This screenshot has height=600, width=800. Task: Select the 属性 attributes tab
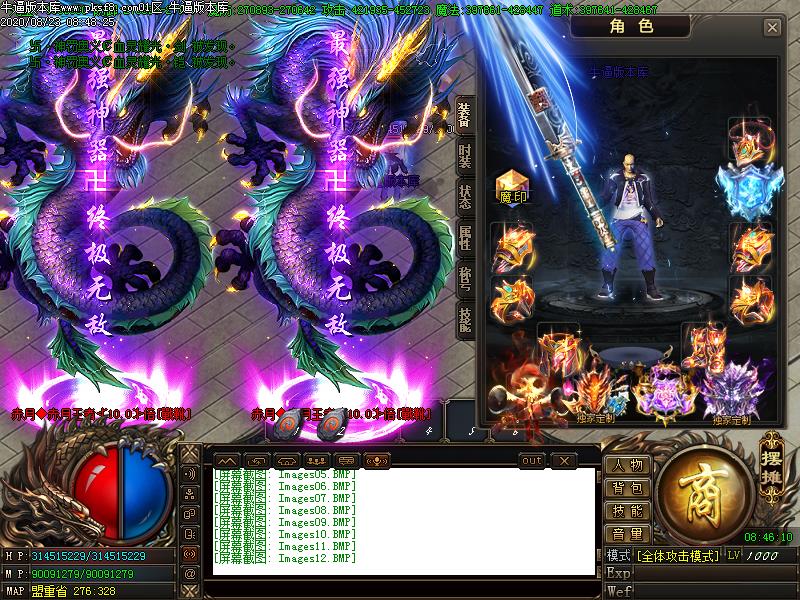click(465, 238)
